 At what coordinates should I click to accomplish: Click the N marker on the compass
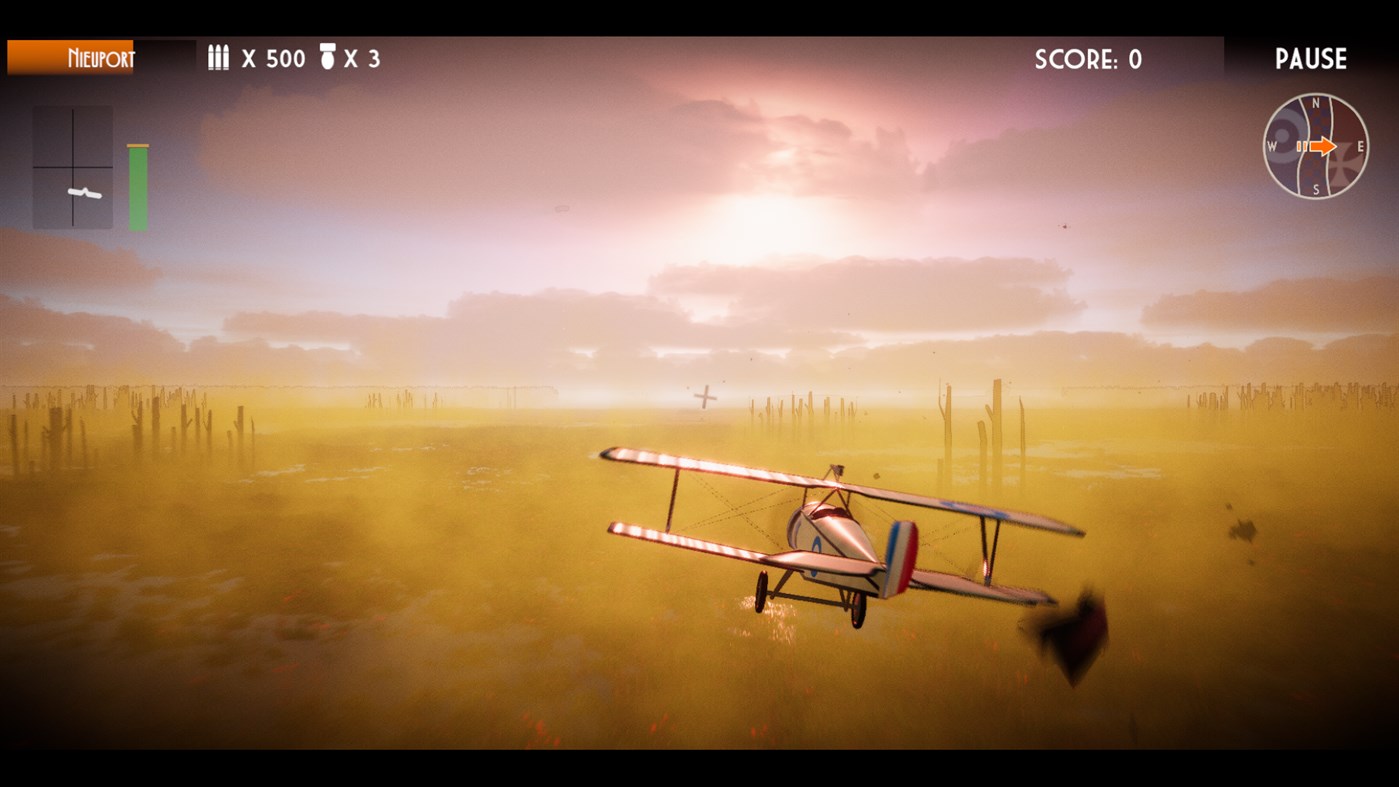tap(1316, 103)
